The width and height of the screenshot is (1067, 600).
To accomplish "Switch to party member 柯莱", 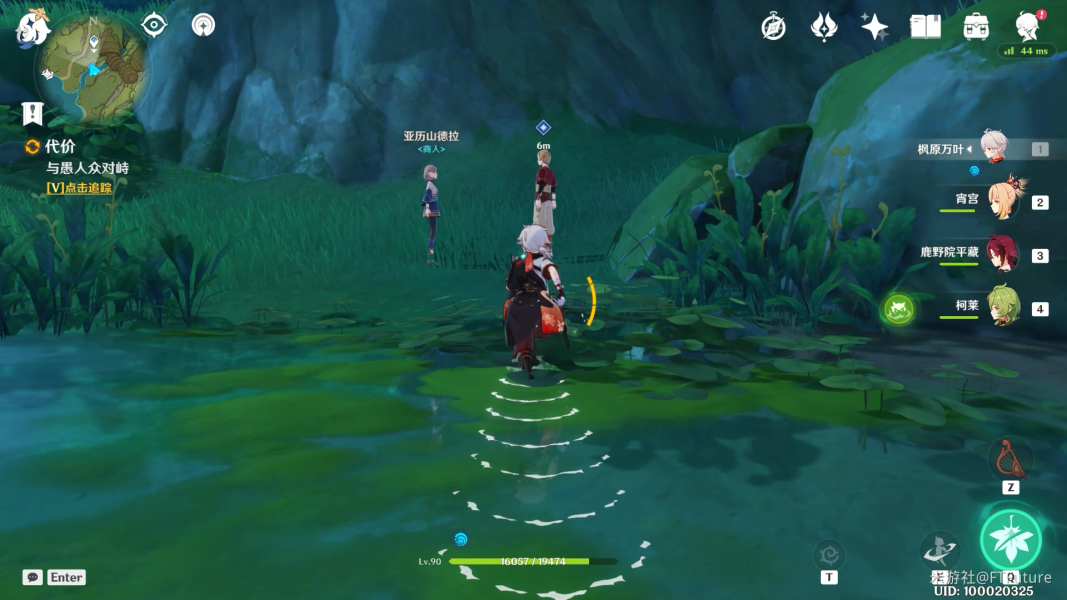I will (1002, 306).
